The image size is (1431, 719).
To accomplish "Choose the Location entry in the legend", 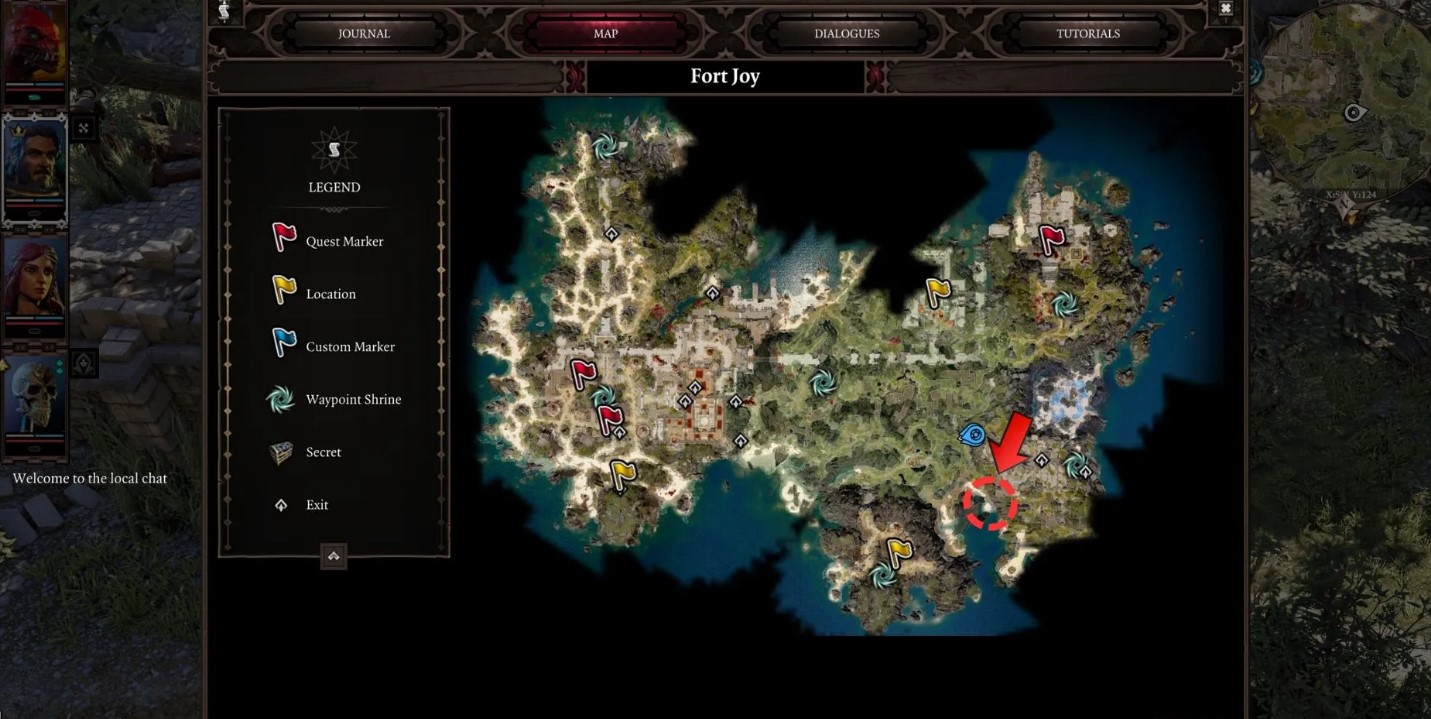I will (x=330, y=294).
